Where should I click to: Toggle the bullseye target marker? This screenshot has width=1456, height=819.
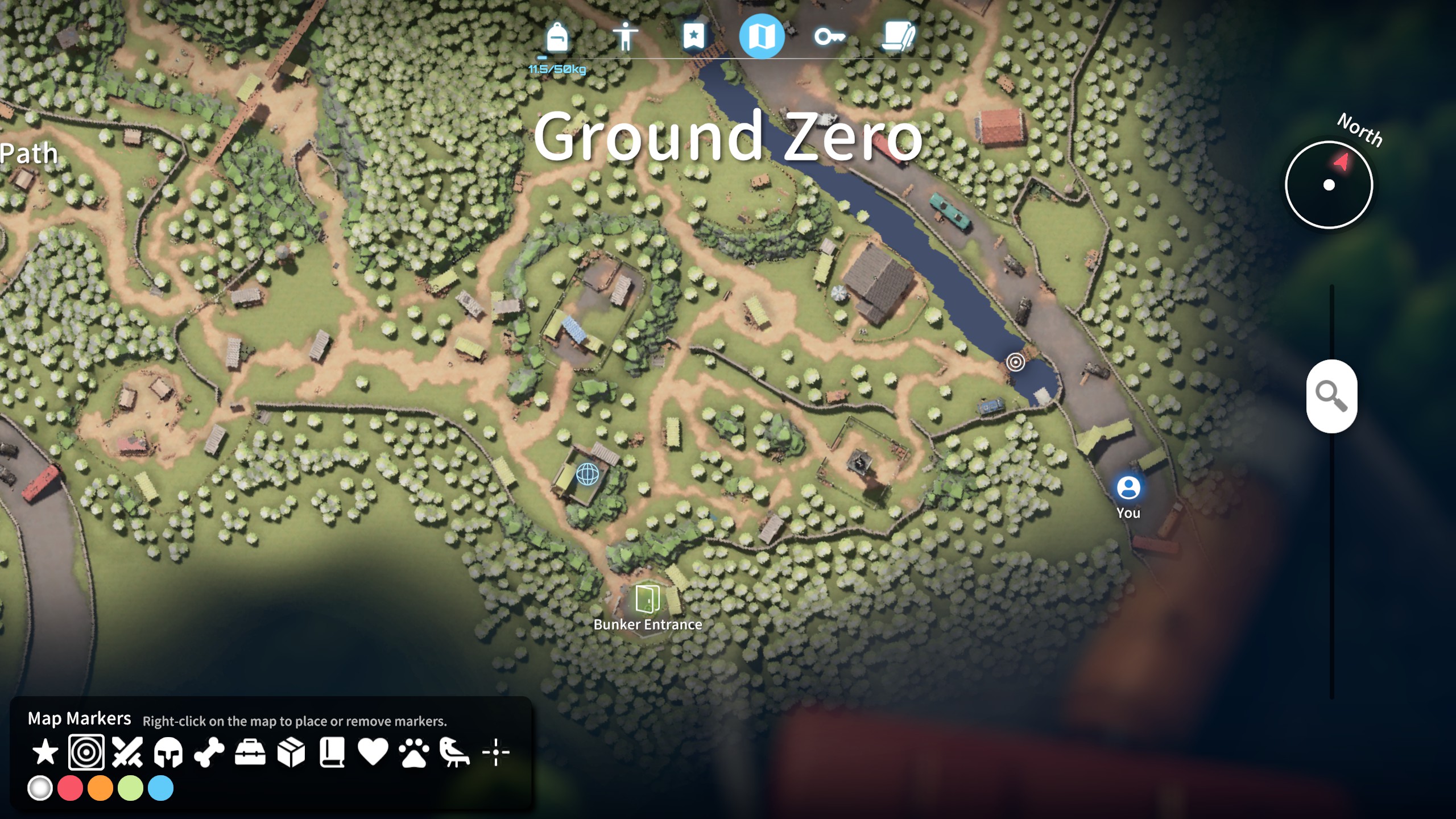pyautogui.click(x=88, y=751)
